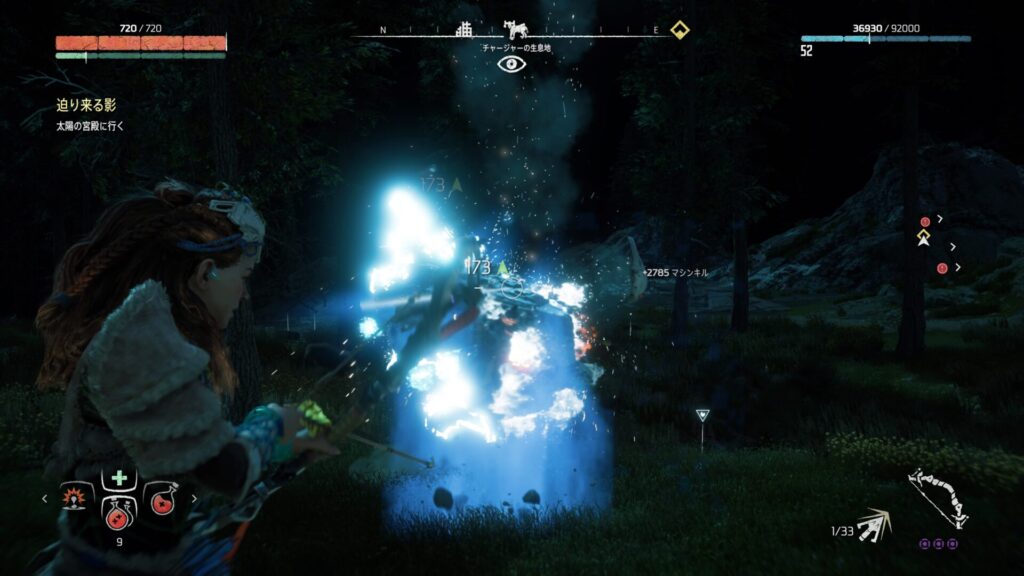Select the medicine pouch green cross slot

pyautogui.click(x=119, y=477)
